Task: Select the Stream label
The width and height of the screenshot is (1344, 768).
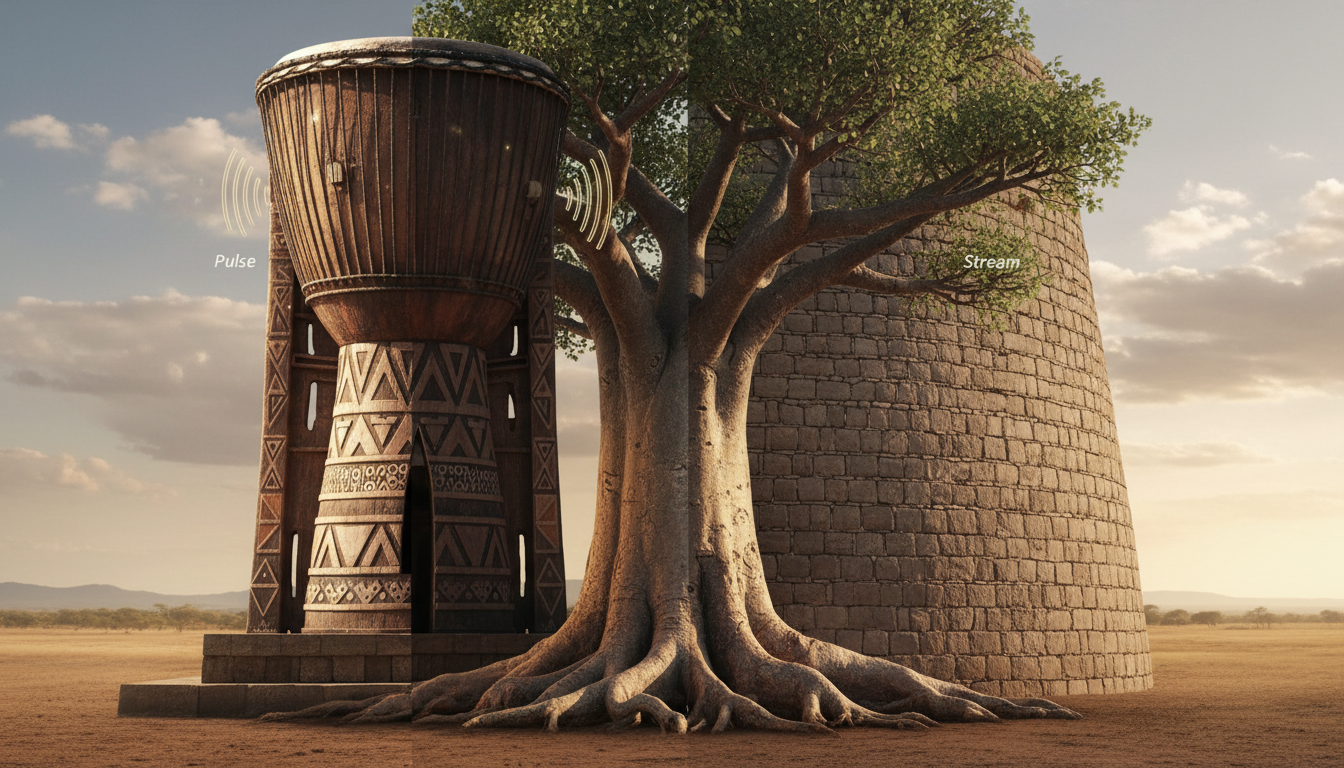Action: point(991,262)
